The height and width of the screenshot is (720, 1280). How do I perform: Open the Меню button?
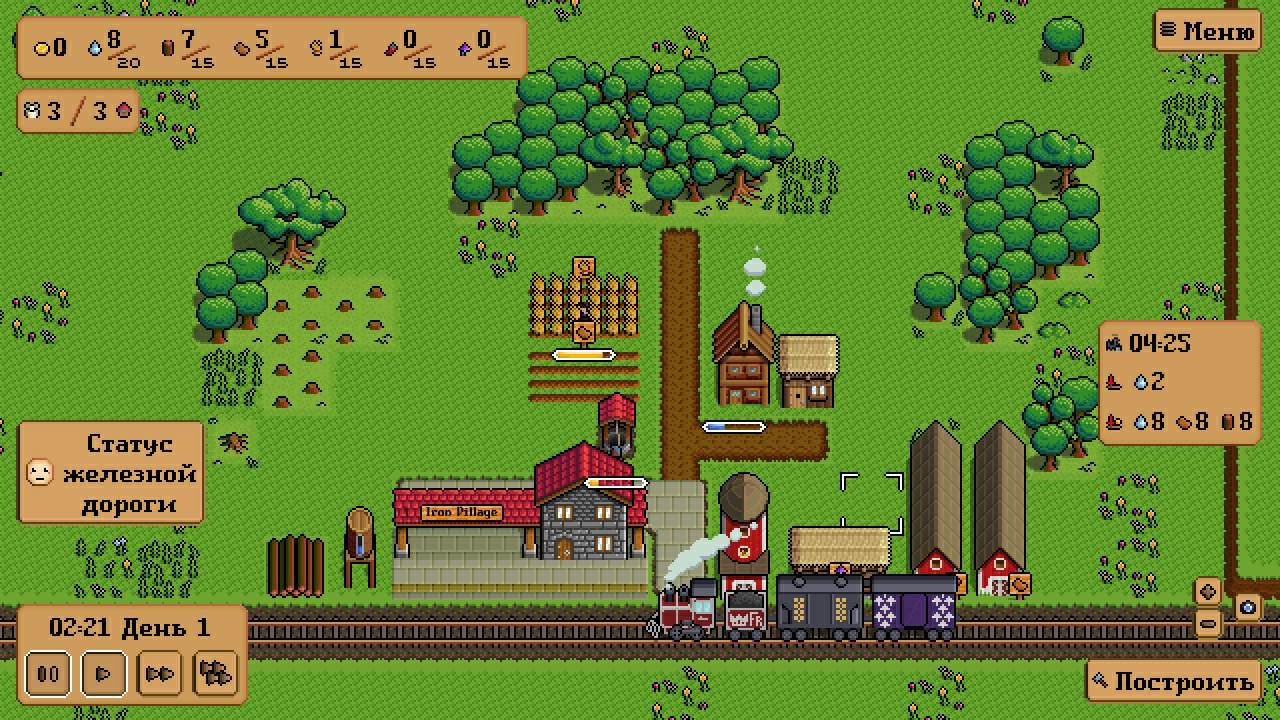pos(1206,31)
